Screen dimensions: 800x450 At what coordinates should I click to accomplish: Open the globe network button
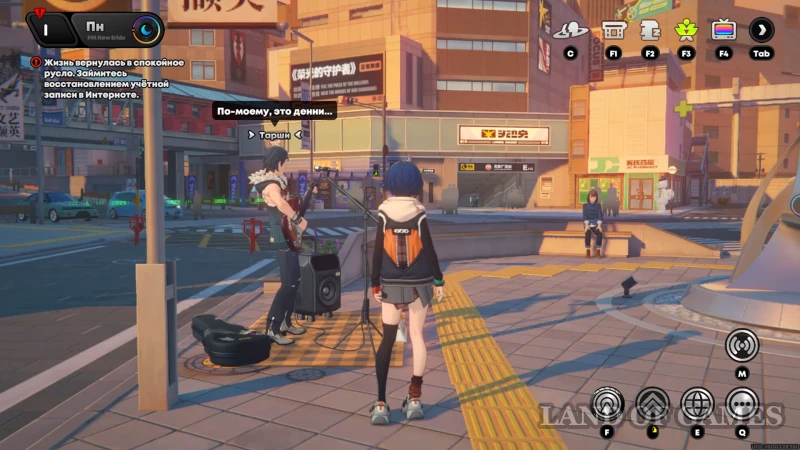click(697, 405)
